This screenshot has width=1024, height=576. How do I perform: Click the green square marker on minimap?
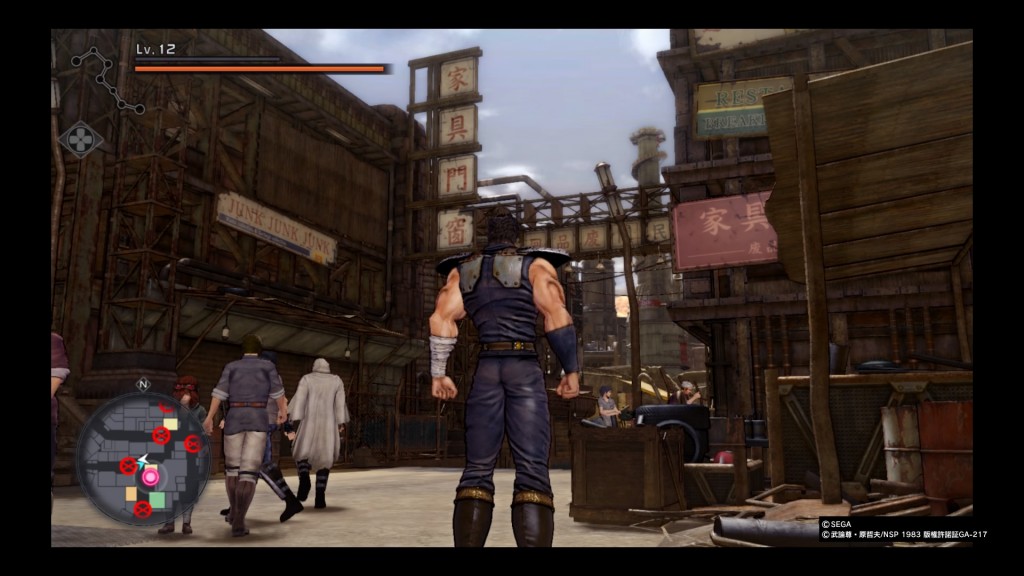tap(157, 499)
